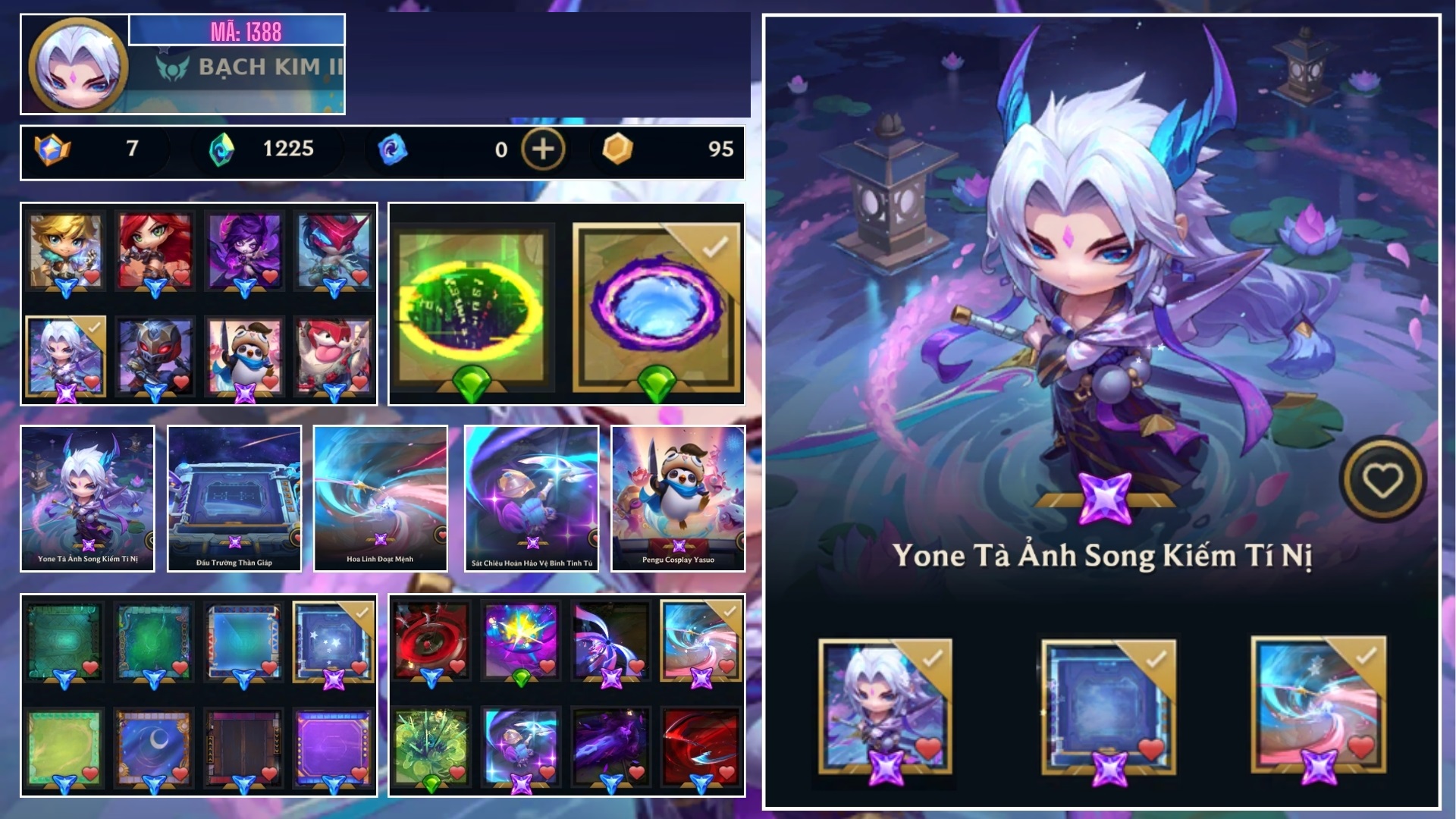Screen dimensions: 1456x819
Task: Click the blue orb currency icon
Action: [x=391, y=150]
